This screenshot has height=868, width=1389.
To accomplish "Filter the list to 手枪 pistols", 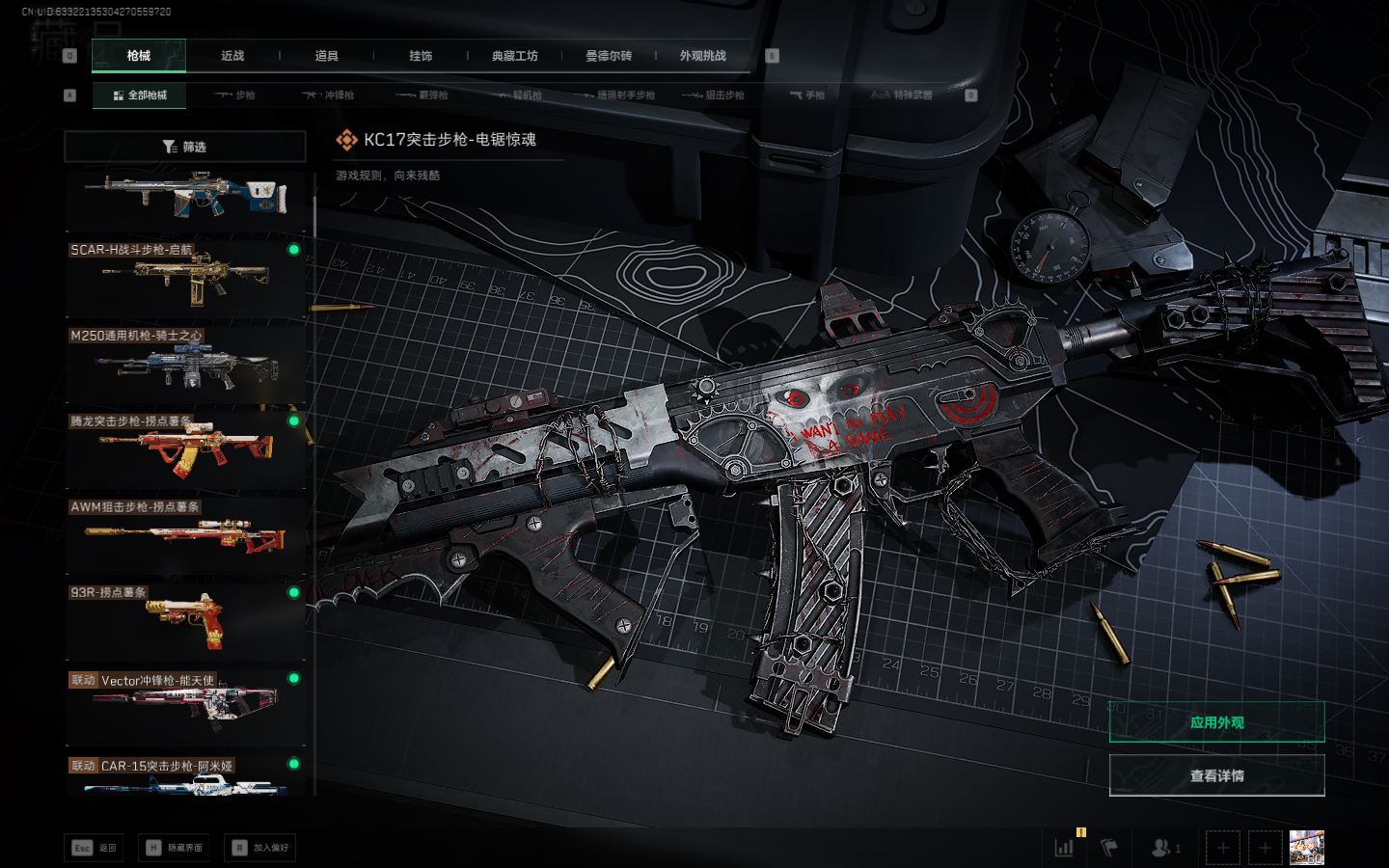I will [x=807, y=95].
